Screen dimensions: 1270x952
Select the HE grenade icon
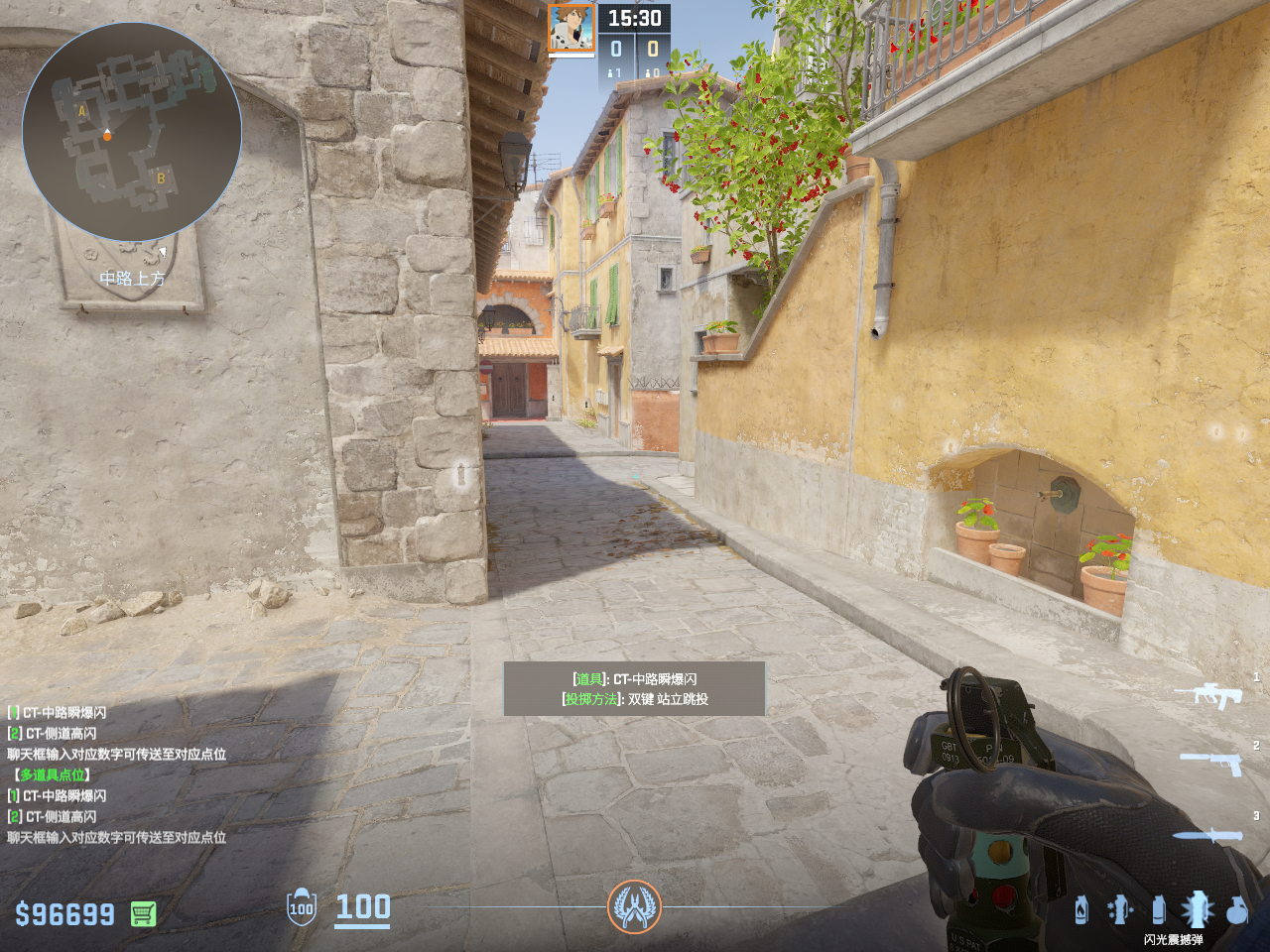1236,909
